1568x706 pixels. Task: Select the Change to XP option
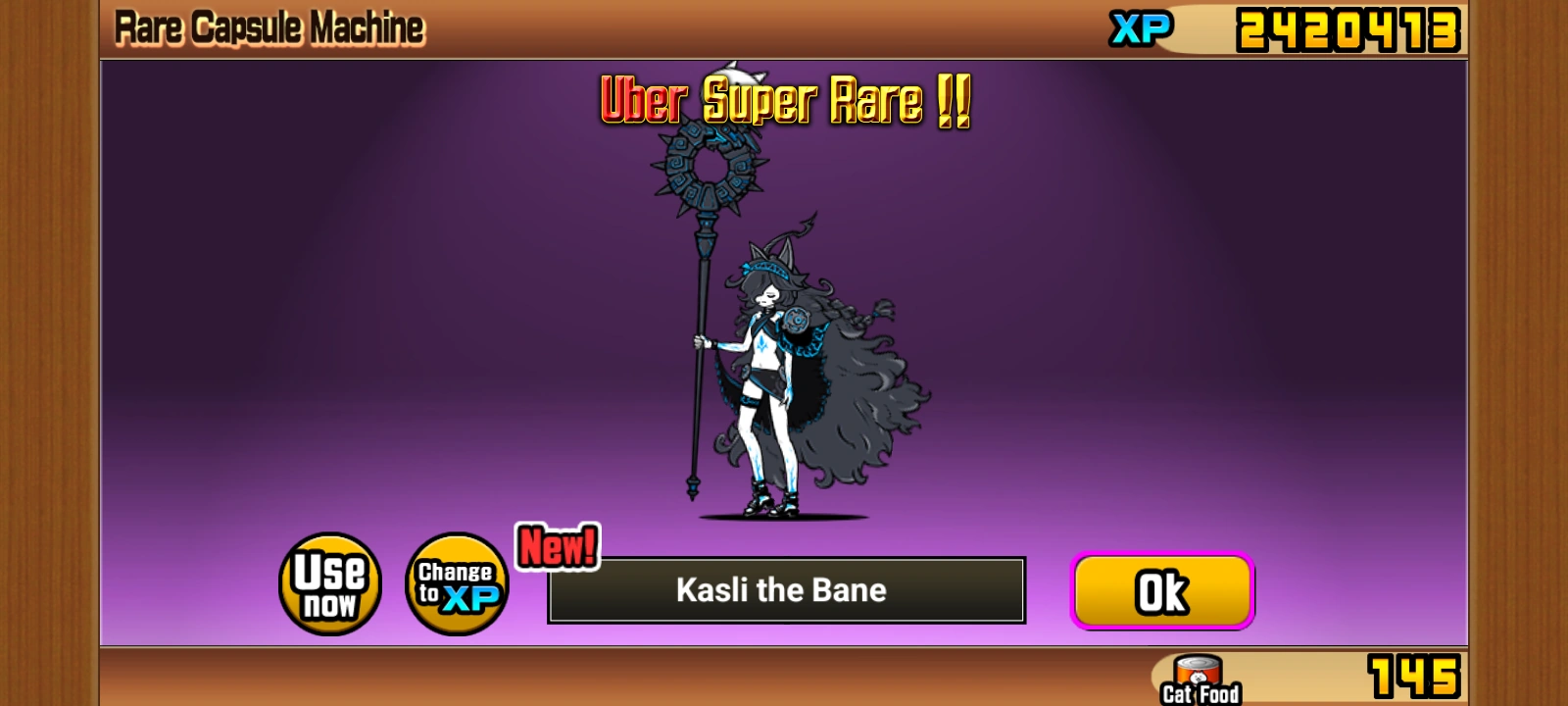pos(457,583)
